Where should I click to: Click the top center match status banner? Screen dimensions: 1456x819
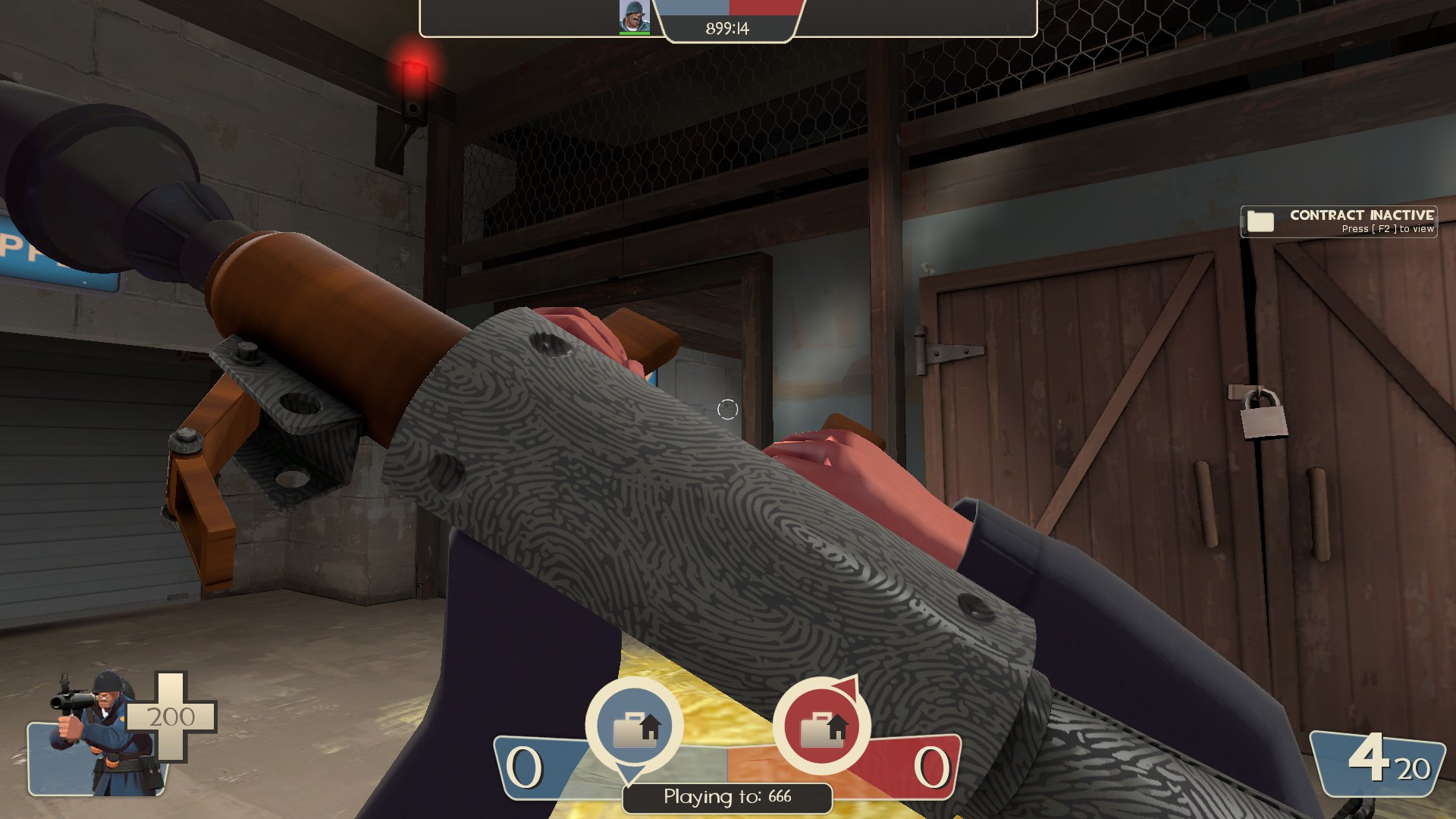(x=726, y=18)
